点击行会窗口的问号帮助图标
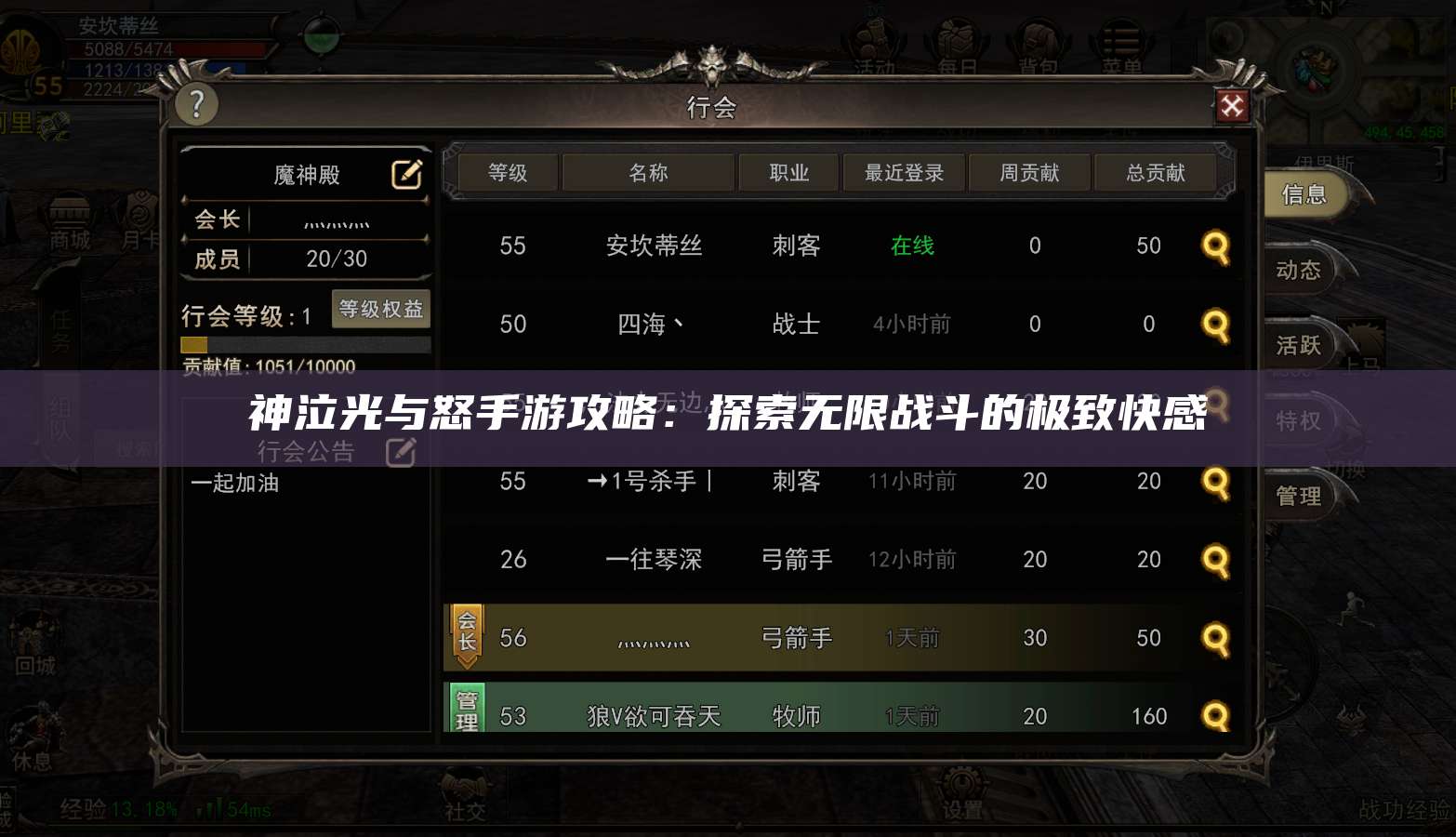This screenshot has height=837, width=1456. coord(195,104)
